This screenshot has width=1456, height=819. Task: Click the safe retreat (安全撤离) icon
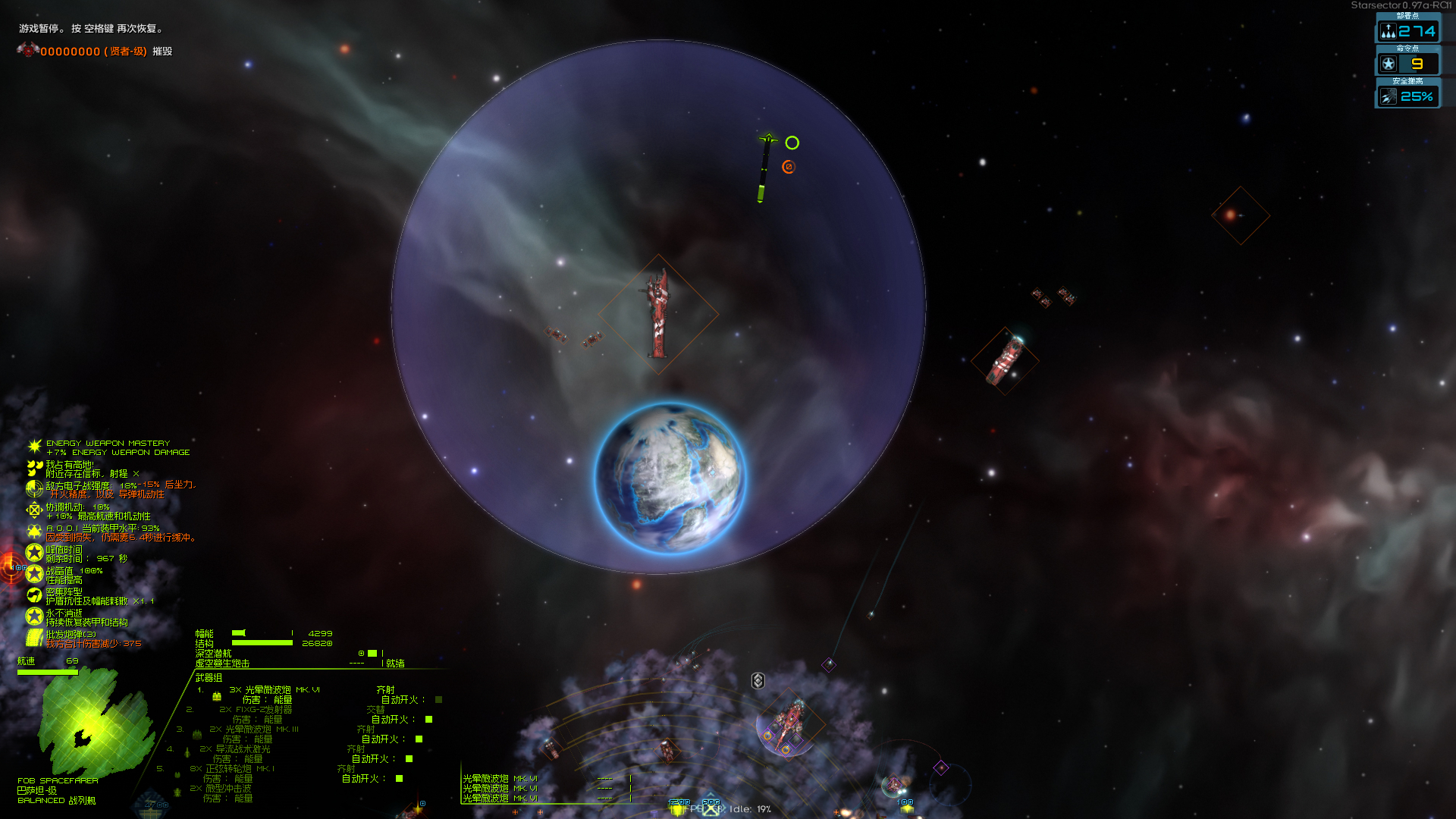coord(1389,96)
